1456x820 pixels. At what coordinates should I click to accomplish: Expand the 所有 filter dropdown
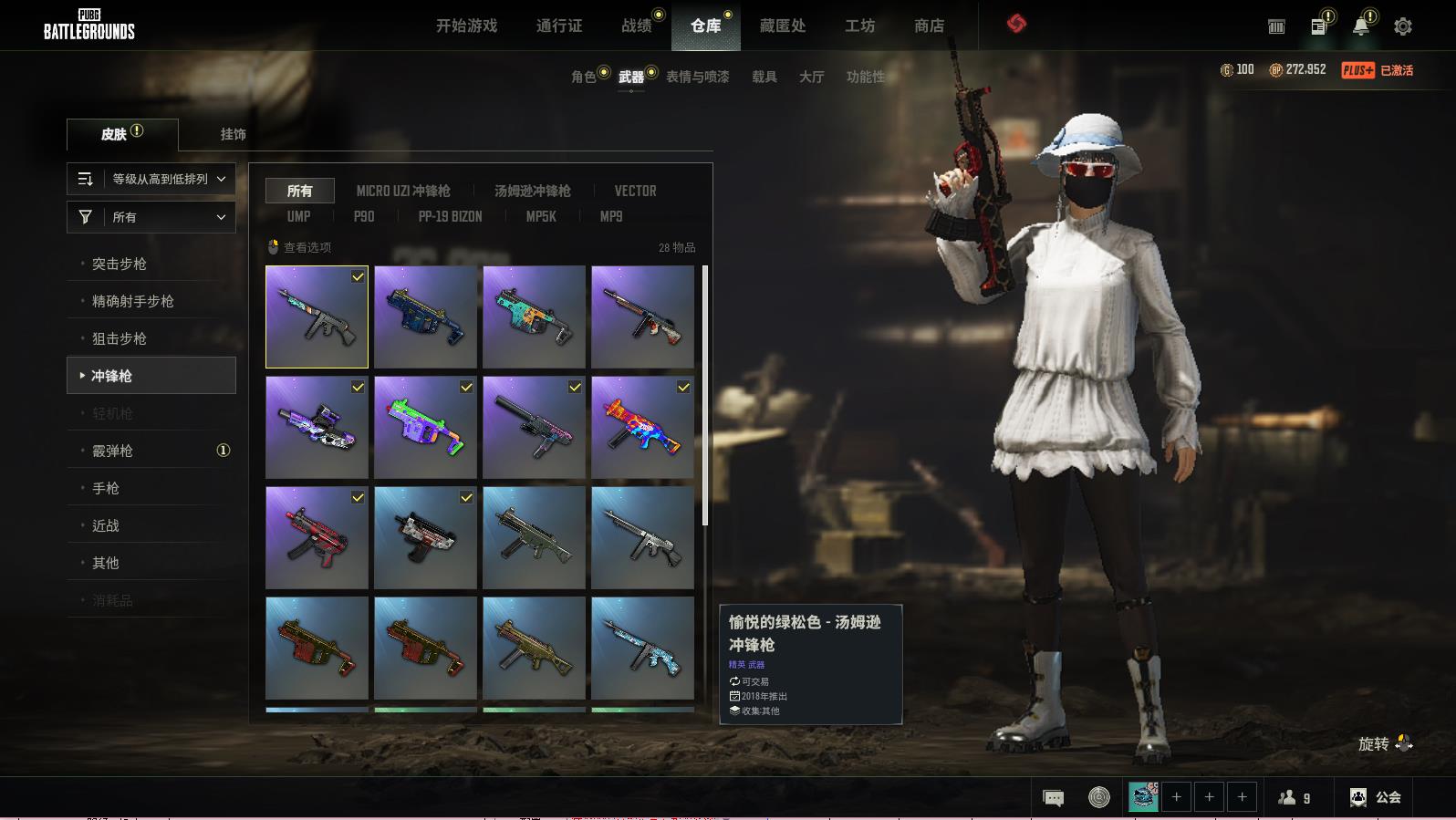151,217
